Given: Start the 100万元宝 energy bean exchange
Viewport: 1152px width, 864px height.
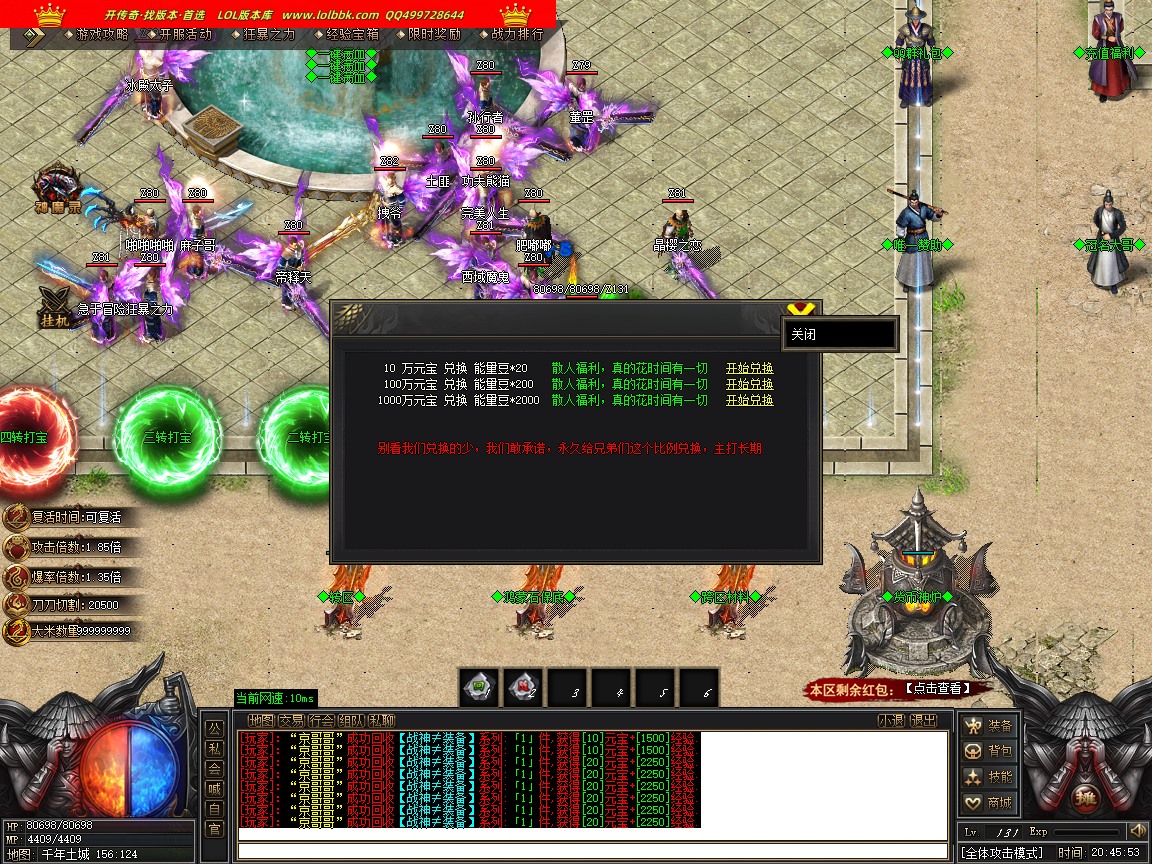Looking at the screenshot, I should point(749,384).
